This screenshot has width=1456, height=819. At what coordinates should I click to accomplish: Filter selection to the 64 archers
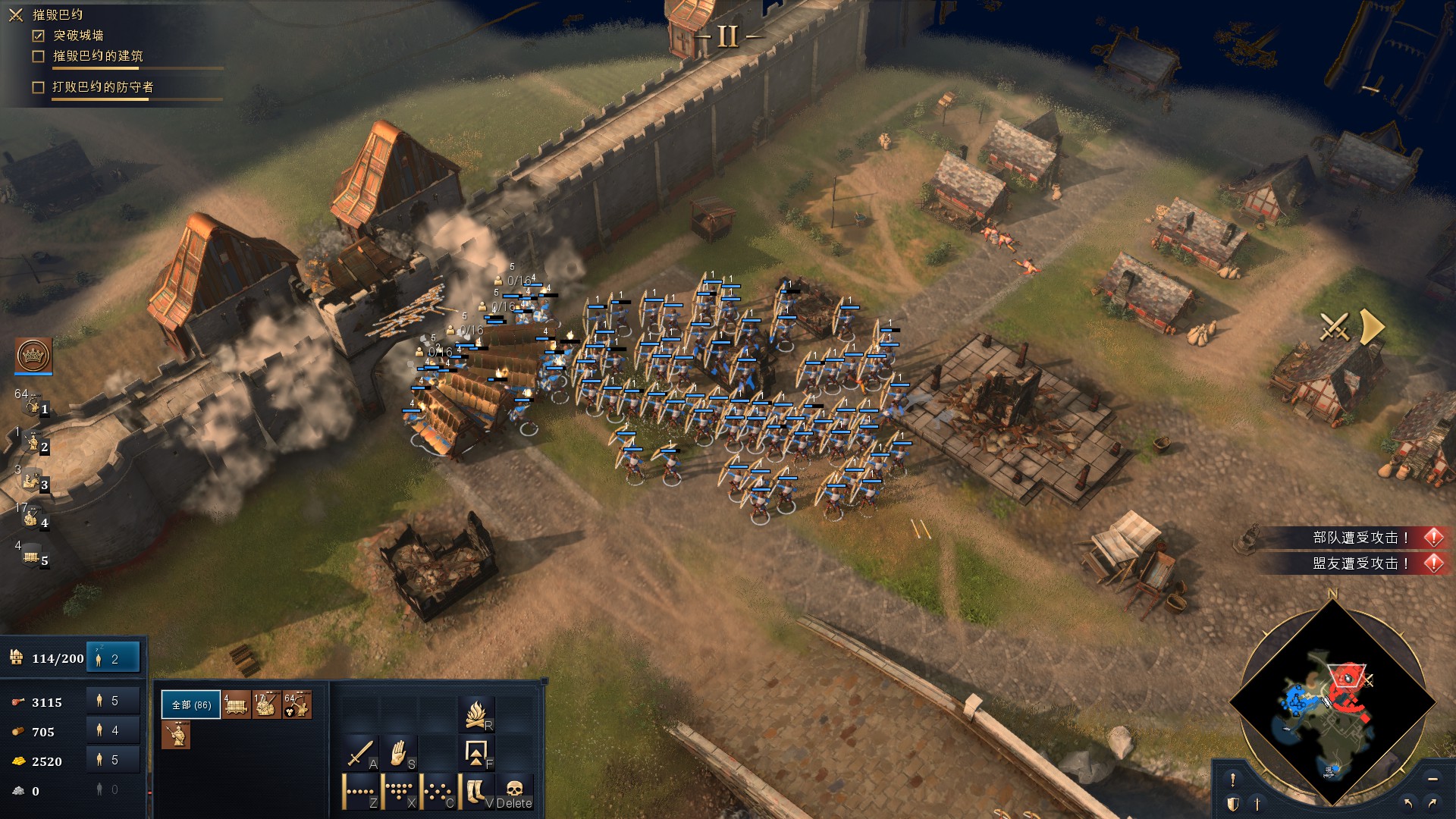(x=297, y=705)
